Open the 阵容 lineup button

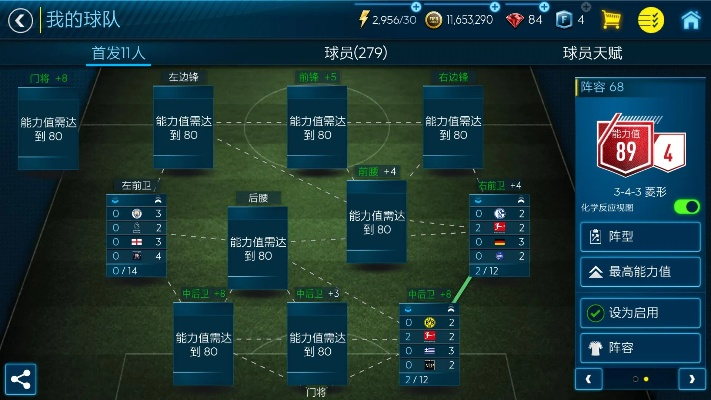point(640,348)
